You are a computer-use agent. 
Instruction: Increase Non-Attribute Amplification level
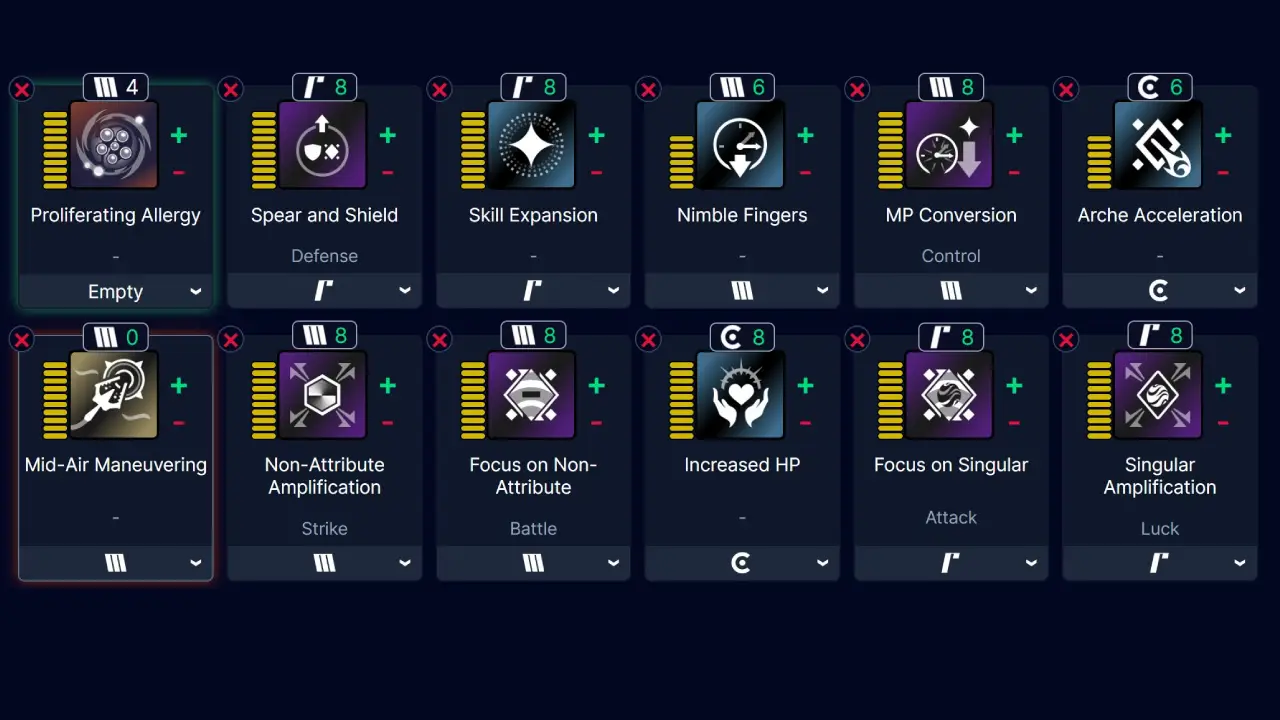tap(387, 385)
